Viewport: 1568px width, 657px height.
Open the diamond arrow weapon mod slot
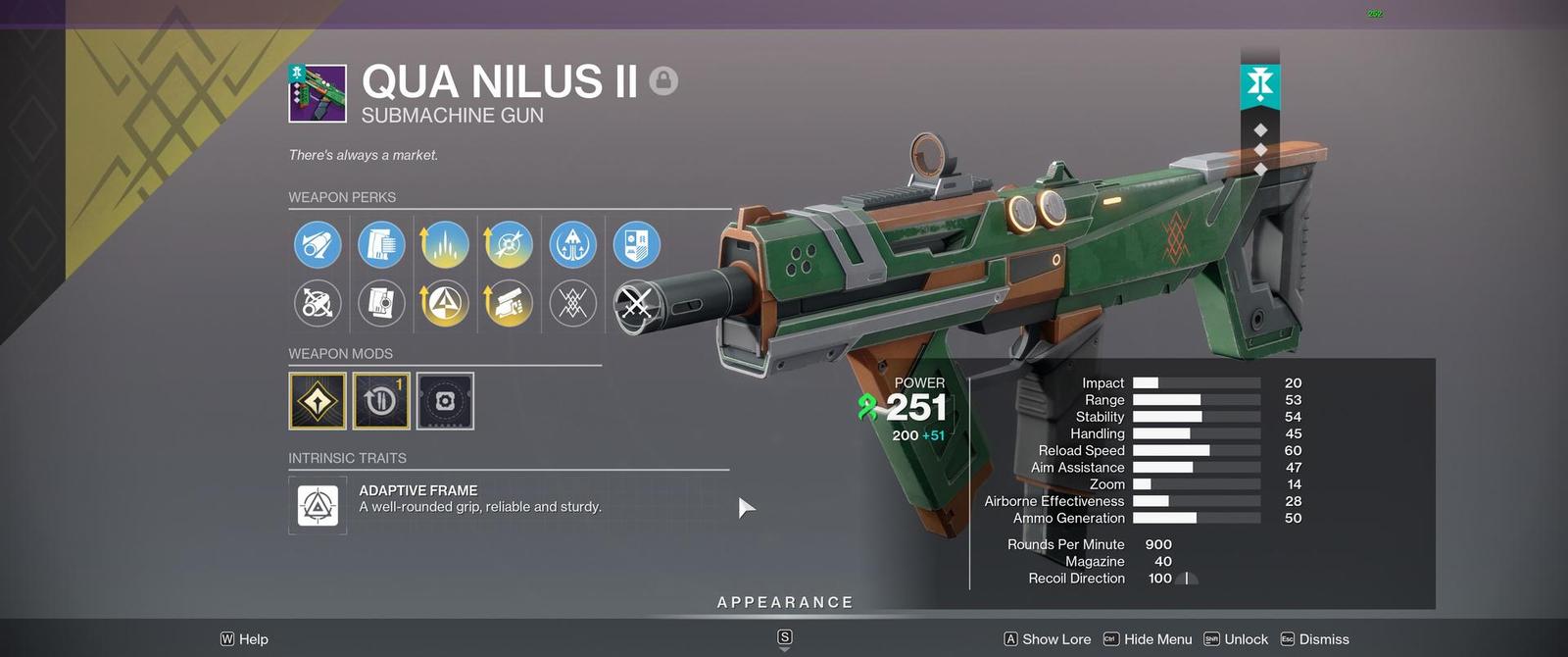pos(318,401)
